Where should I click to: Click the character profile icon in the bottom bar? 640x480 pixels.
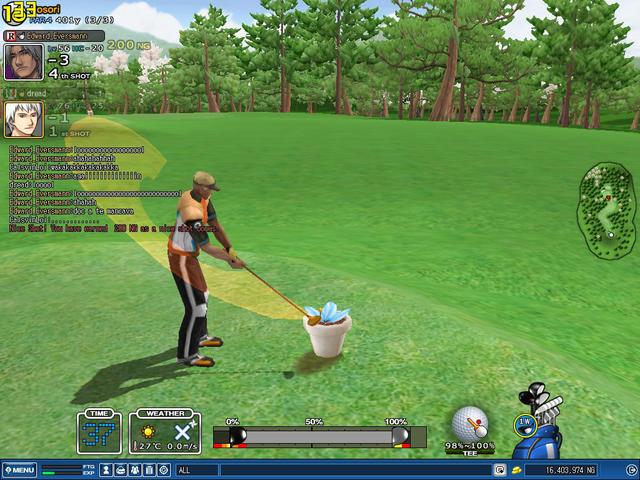point(106,469)
